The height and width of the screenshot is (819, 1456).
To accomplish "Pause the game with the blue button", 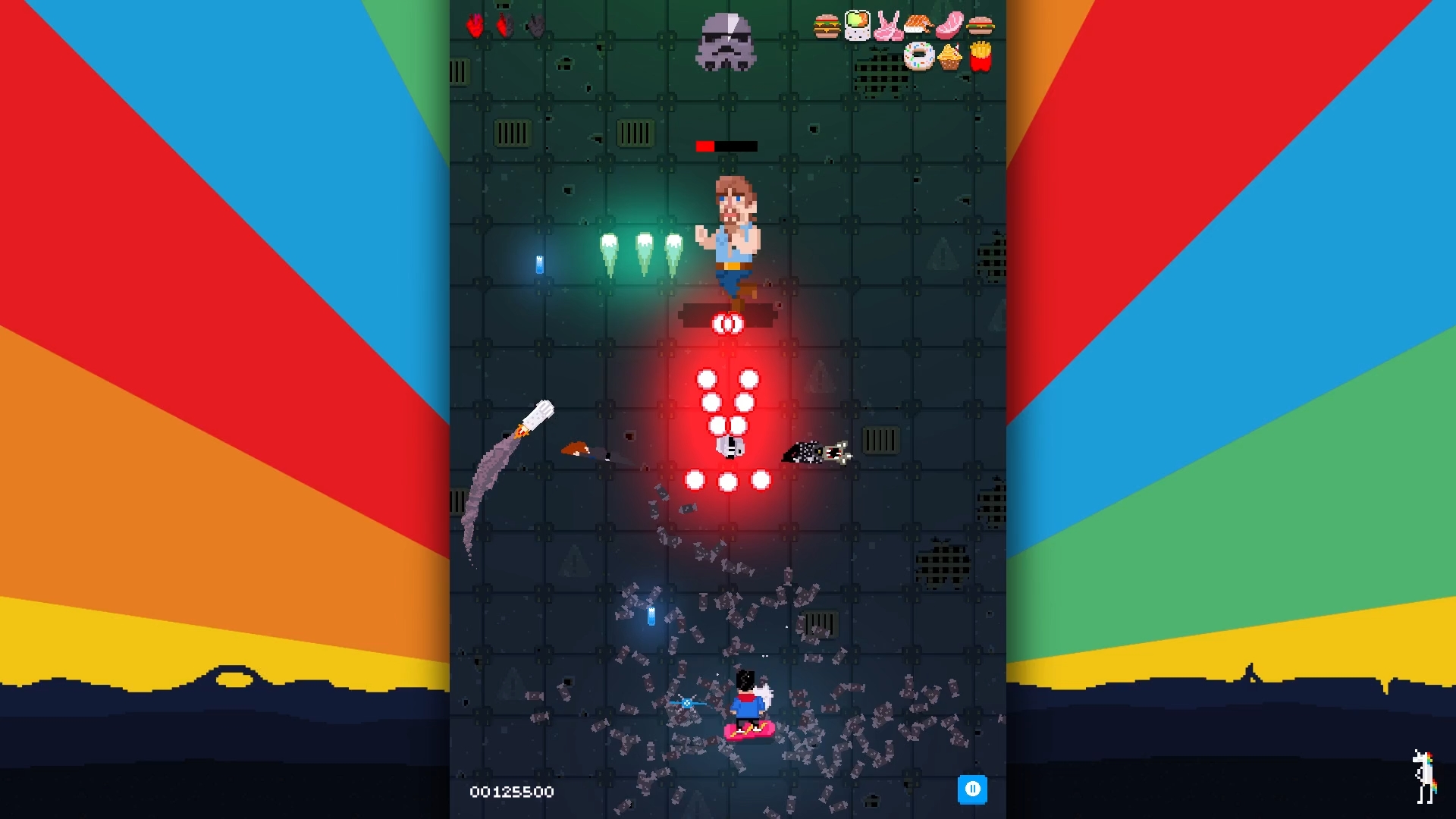I will click(972, 789).
